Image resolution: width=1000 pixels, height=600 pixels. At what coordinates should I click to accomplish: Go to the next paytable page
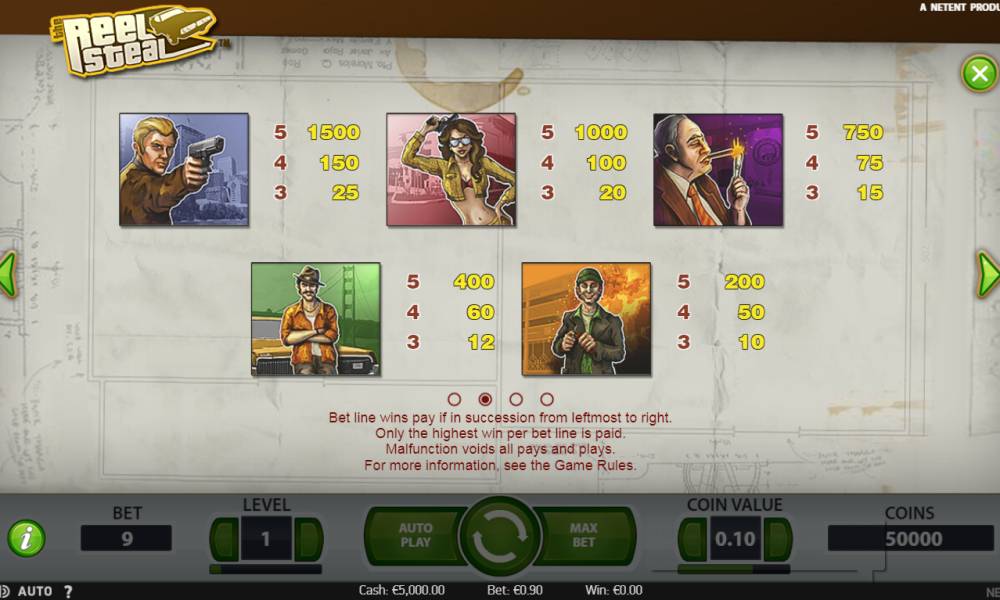(987, 273)
